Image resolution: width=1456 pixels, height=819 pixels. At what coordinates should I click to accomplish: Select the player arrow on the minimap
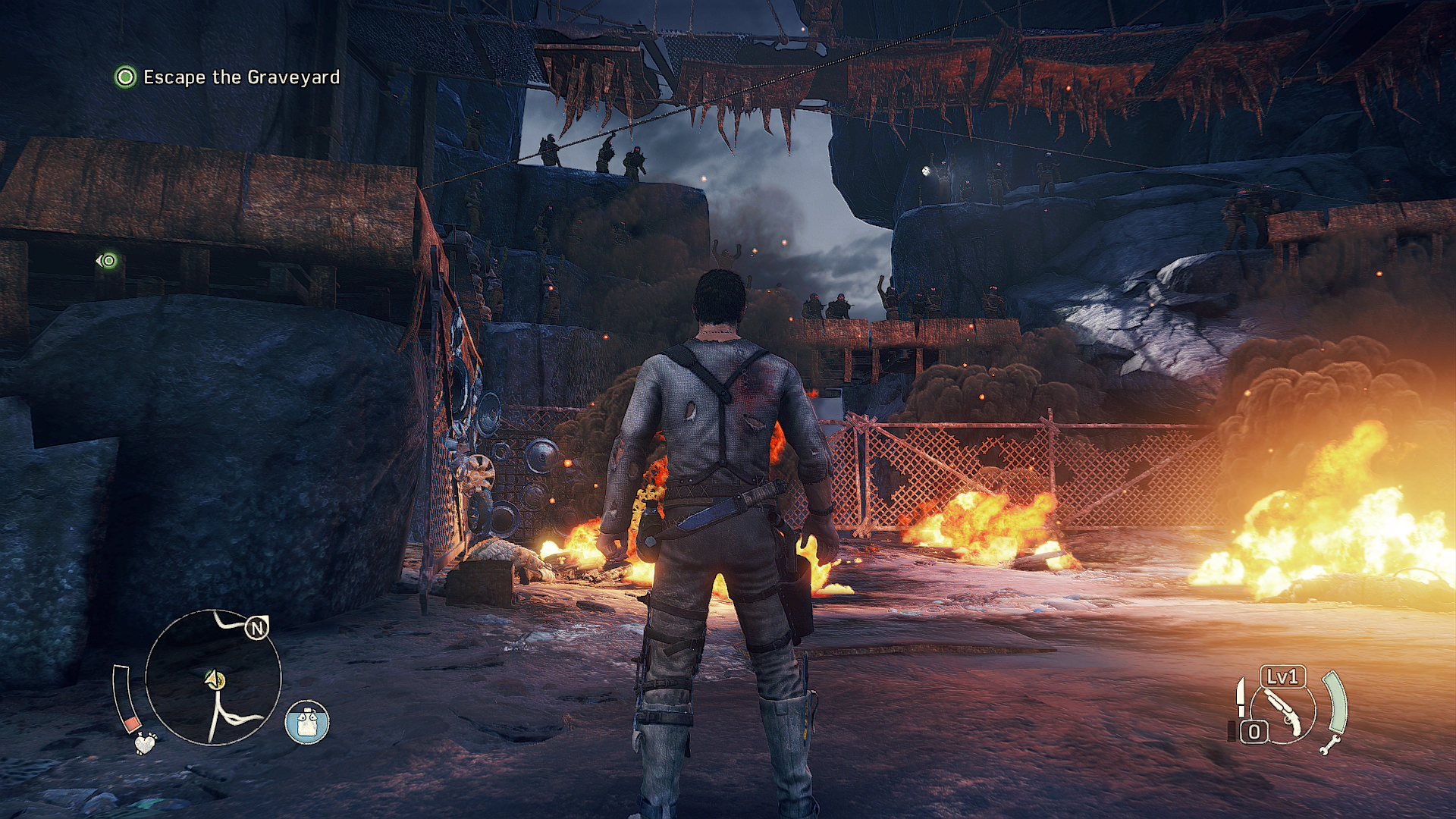point(215,679)
